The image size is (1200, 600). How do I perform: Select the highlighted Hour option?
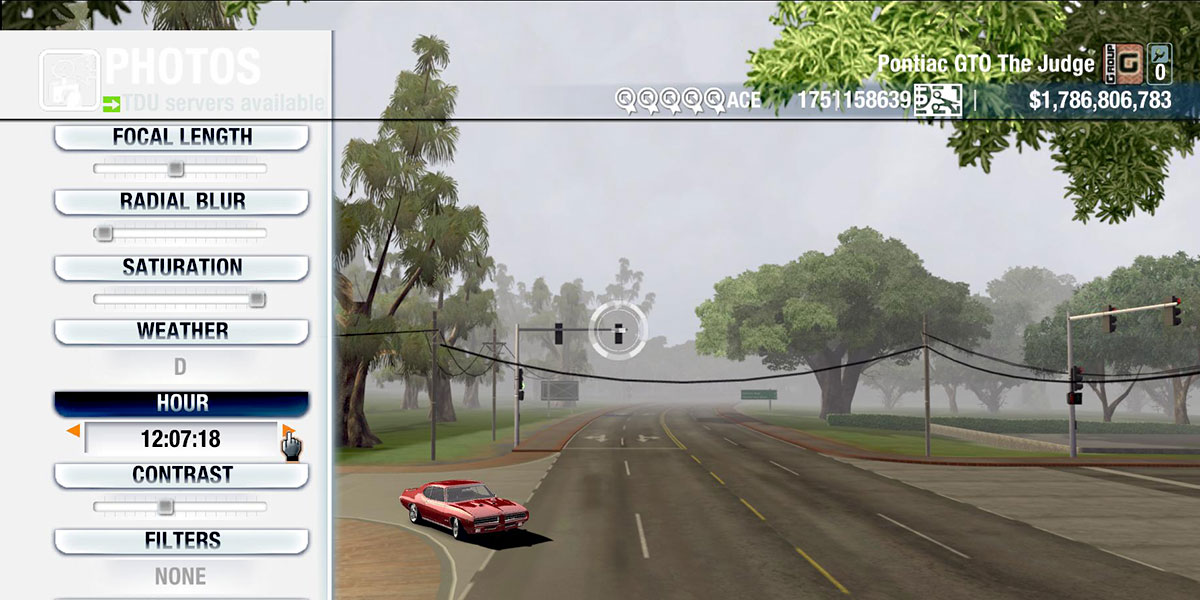click(x=181, y=403)
